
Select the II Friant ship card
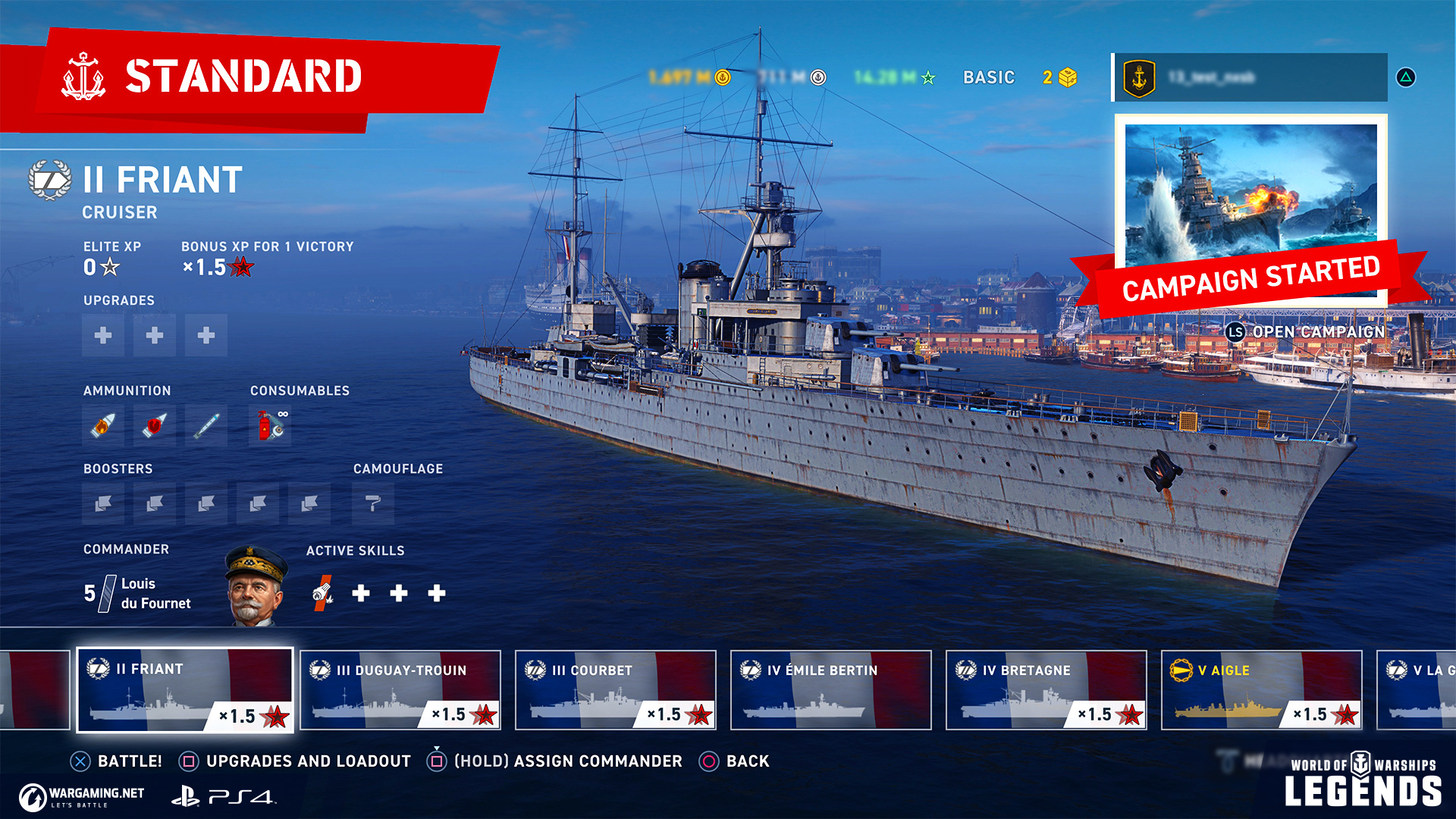pos(185,690)
